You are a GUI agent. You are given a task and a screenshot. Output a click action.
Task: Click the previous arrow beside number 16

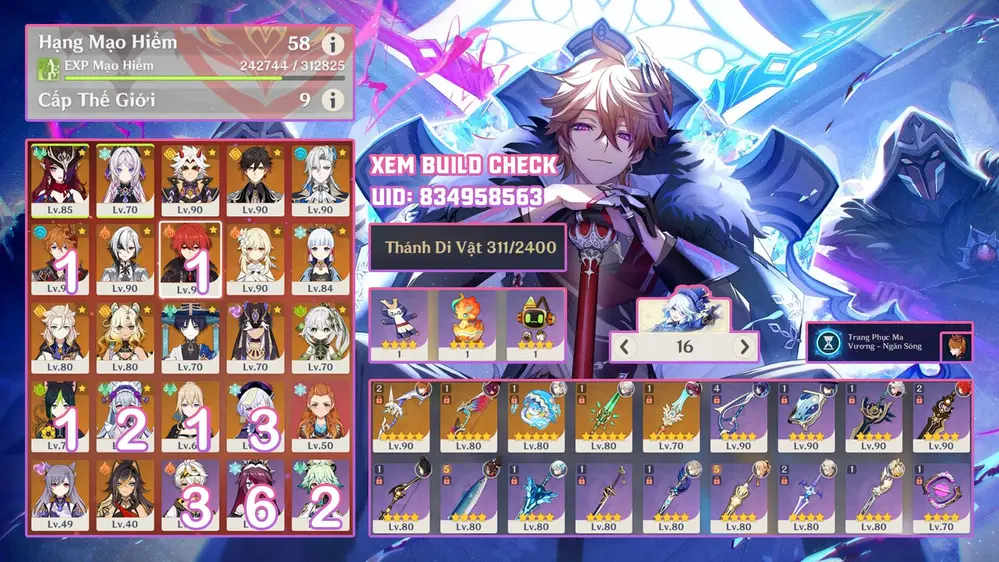pos(624,347)
